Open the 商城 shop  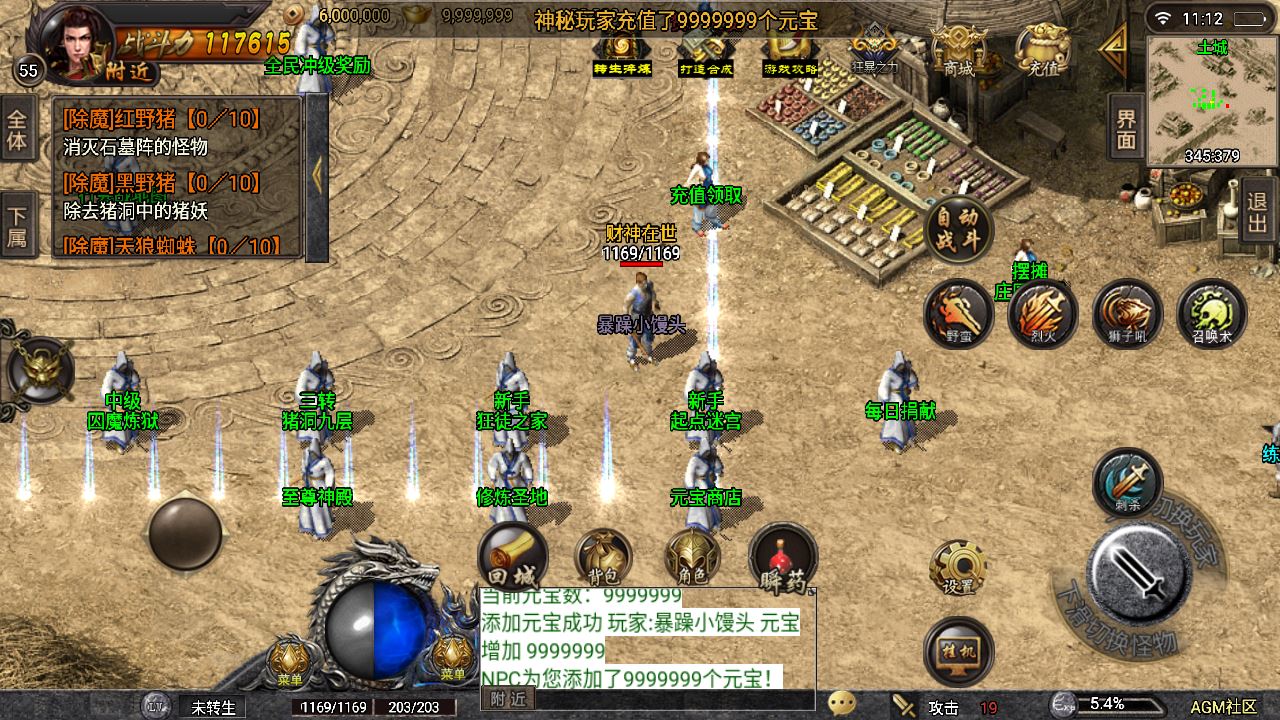958,51
